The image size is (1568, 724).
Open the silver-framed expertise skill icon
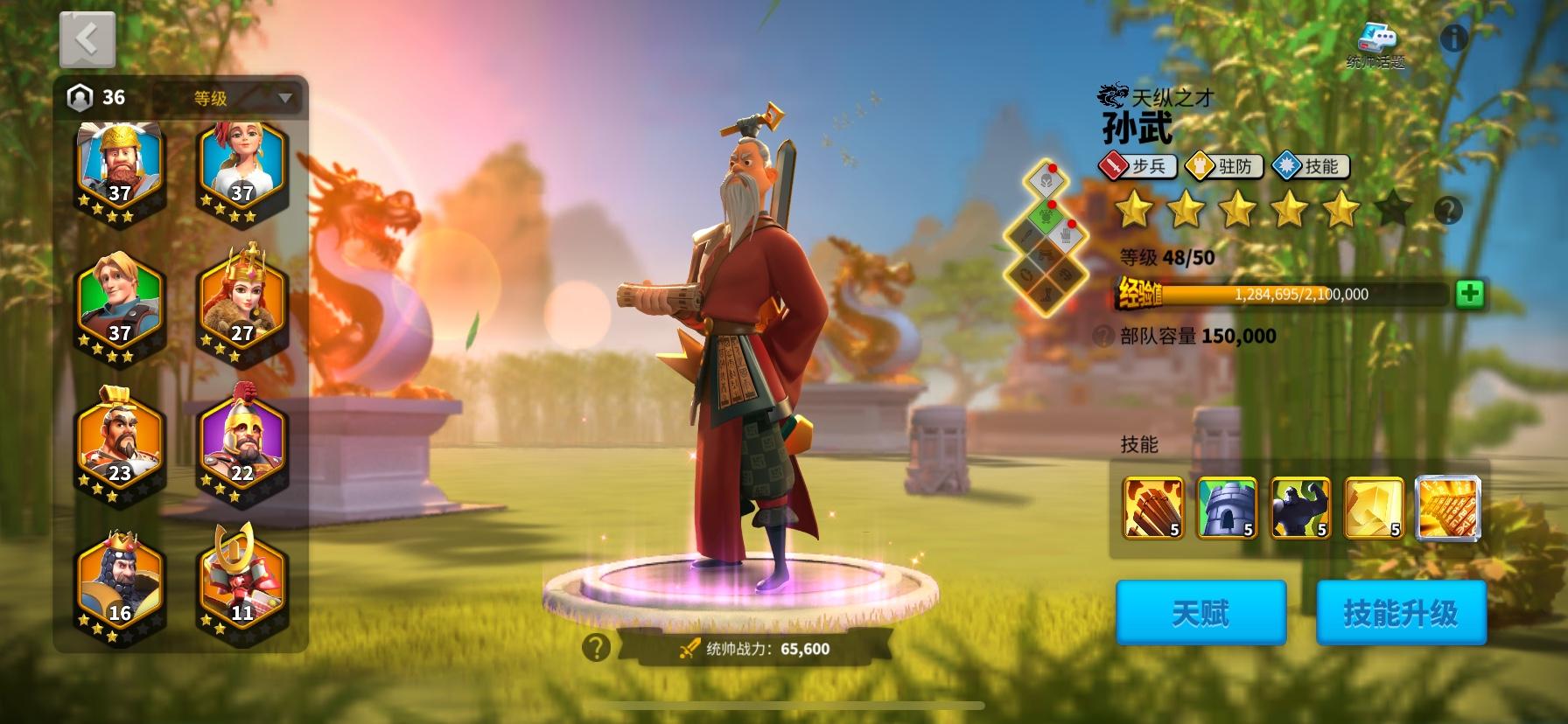coord(1450,508)
